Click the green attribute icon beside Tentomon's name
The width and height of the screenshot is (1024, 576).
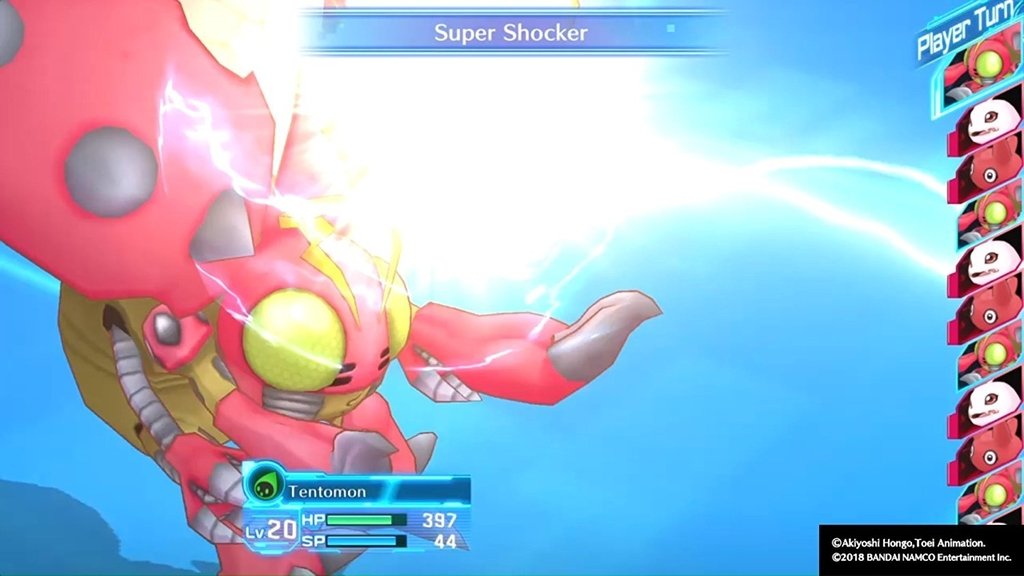click(x=264, y=490)
